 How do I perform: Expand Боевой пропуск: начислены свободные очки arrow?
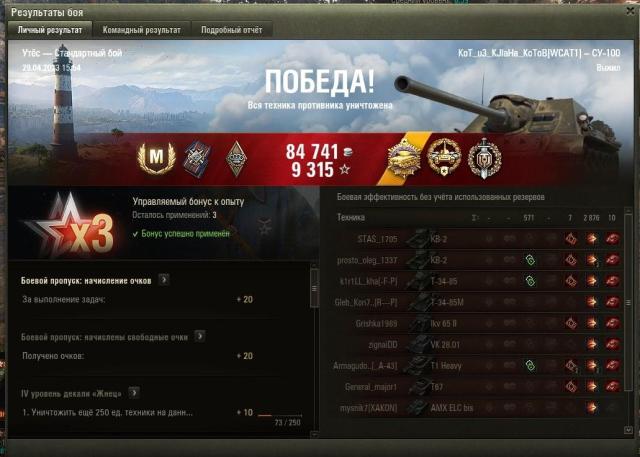pyautogui.click(x=200, y=337)
